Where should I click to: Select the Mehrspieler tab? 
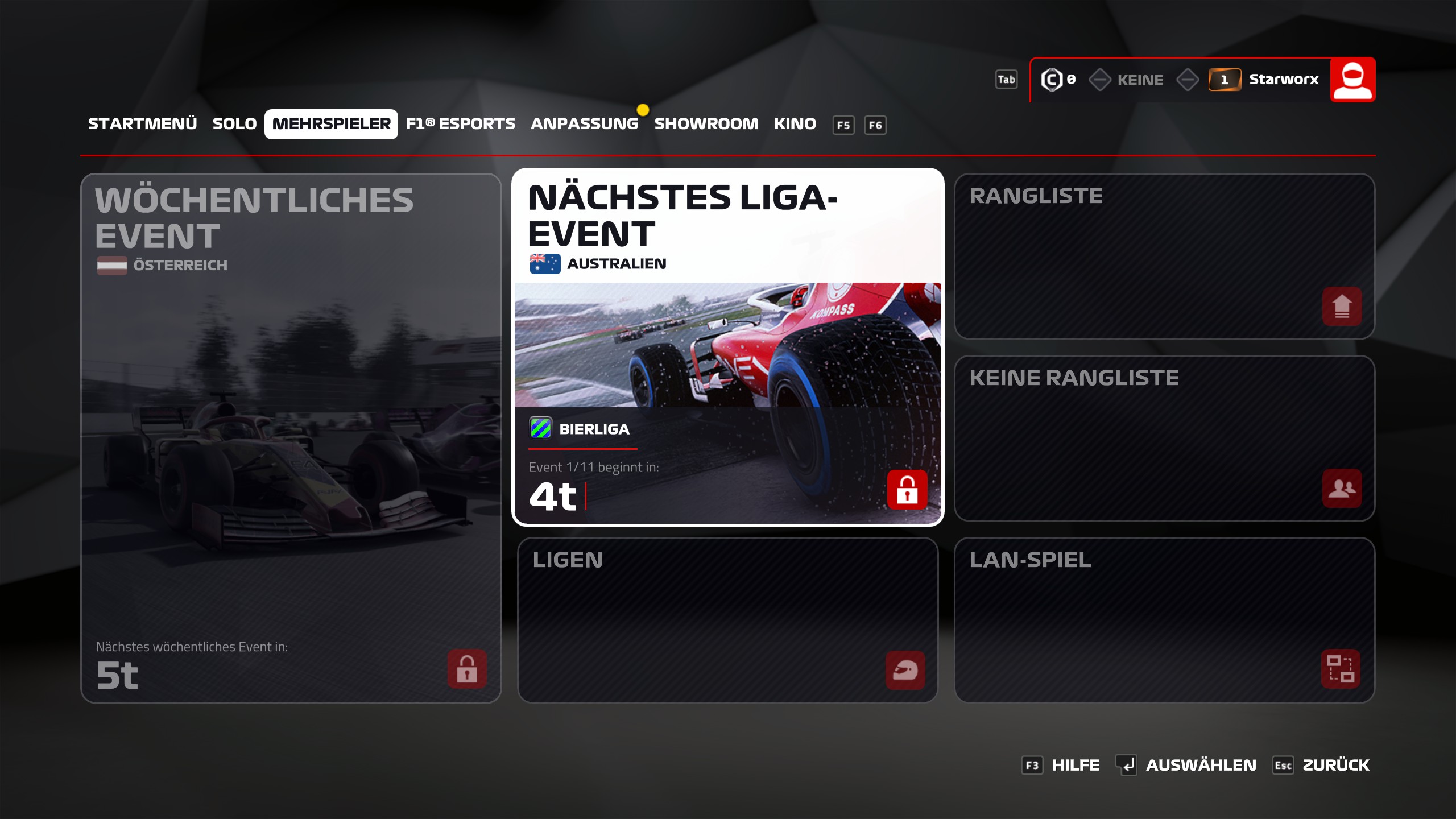click(x=331, y=124)
